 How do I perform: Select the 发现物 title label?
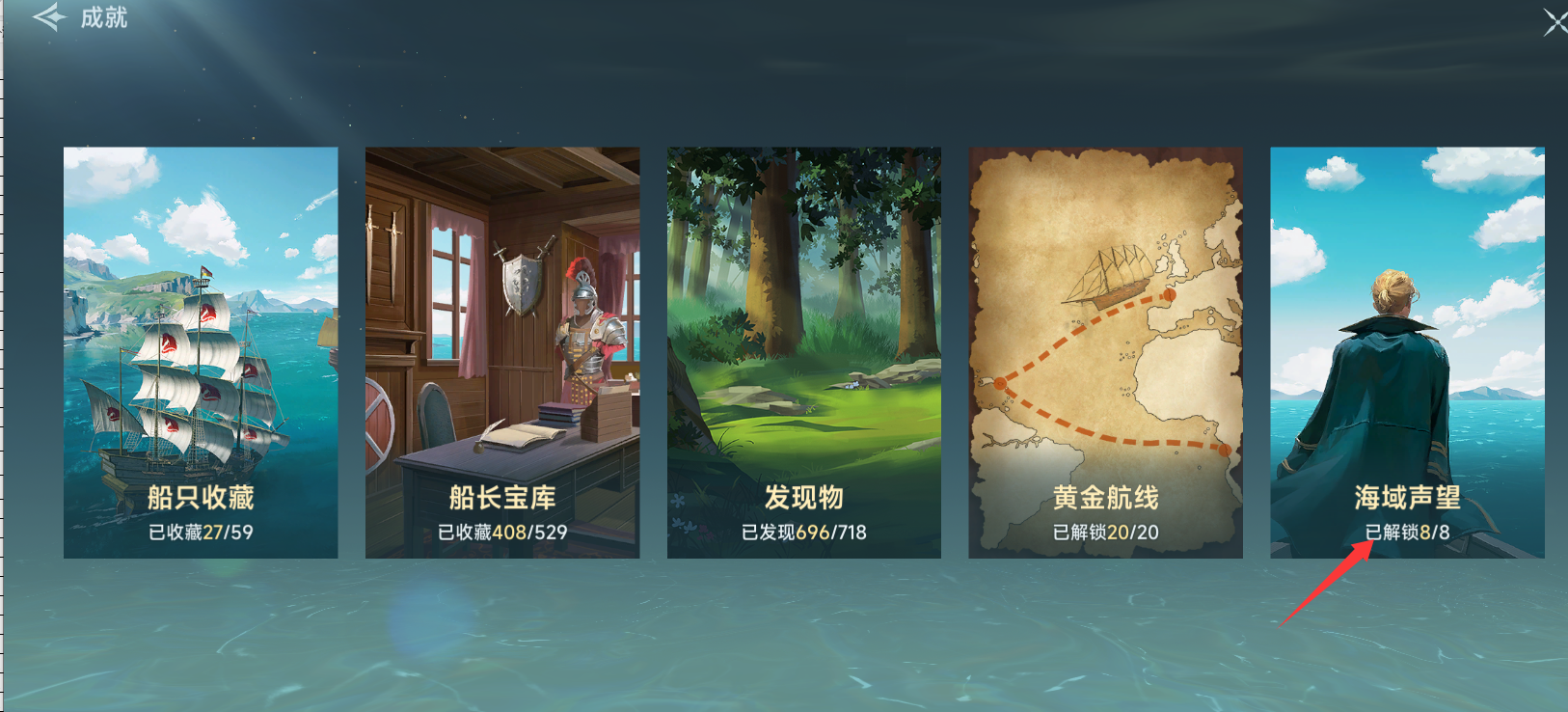pos(803,497)
